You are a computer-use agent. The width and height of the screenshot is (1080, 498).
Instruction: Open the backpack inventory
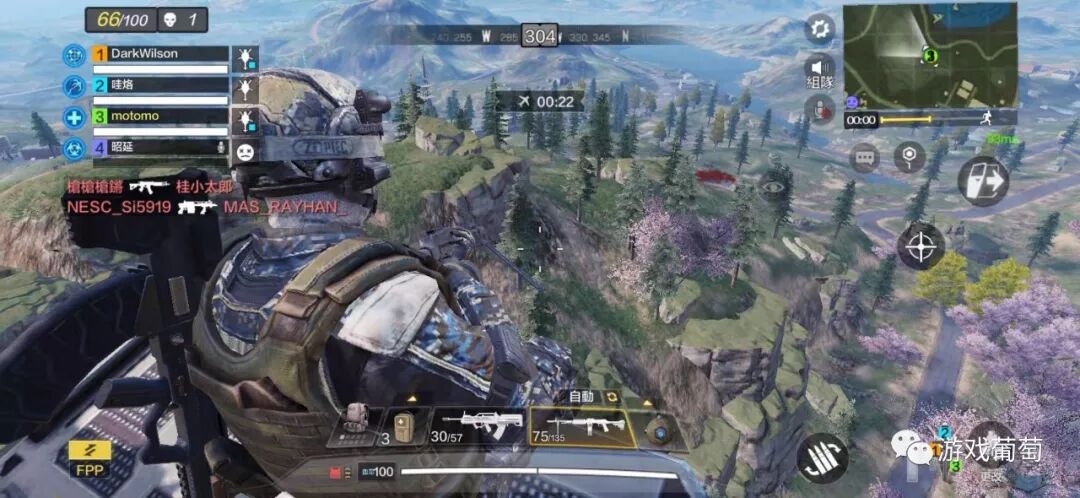355,424
